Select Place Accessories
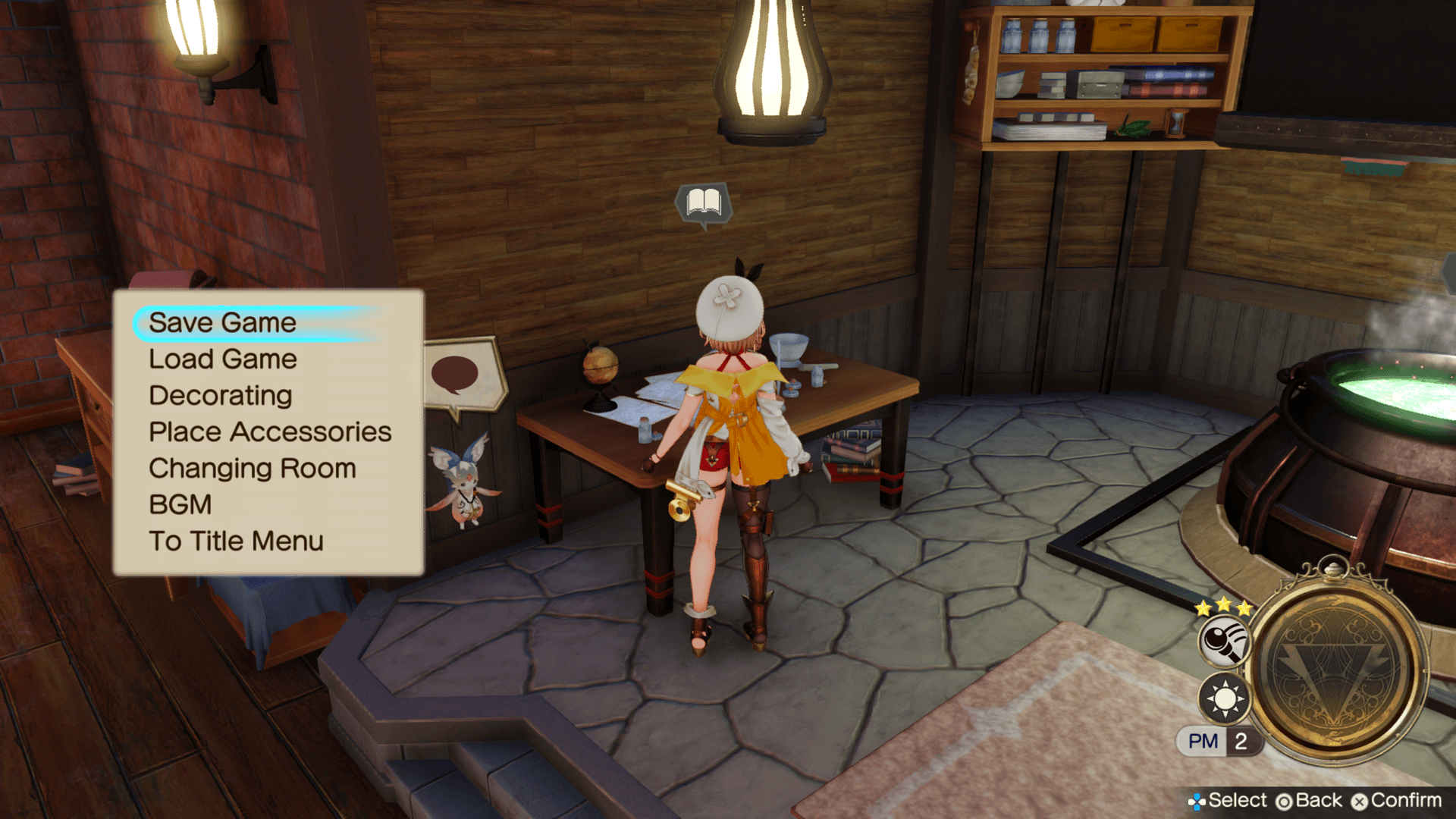The width and height of the screenshot is (1456, 819). click(269, 432)
